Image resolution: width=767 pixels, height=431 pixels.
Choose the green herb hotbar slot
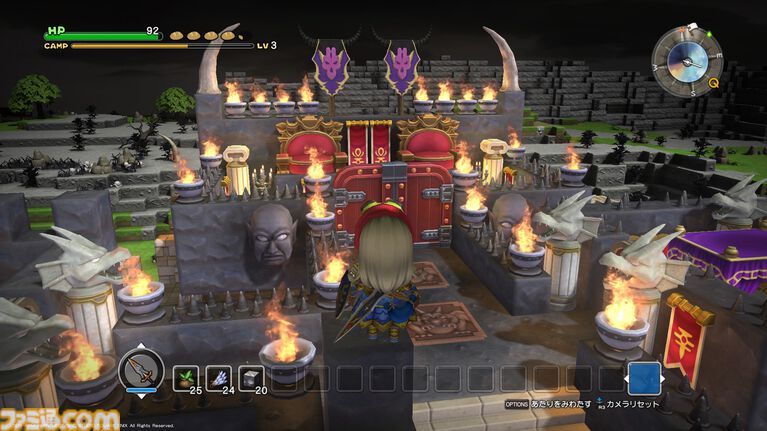188,378
